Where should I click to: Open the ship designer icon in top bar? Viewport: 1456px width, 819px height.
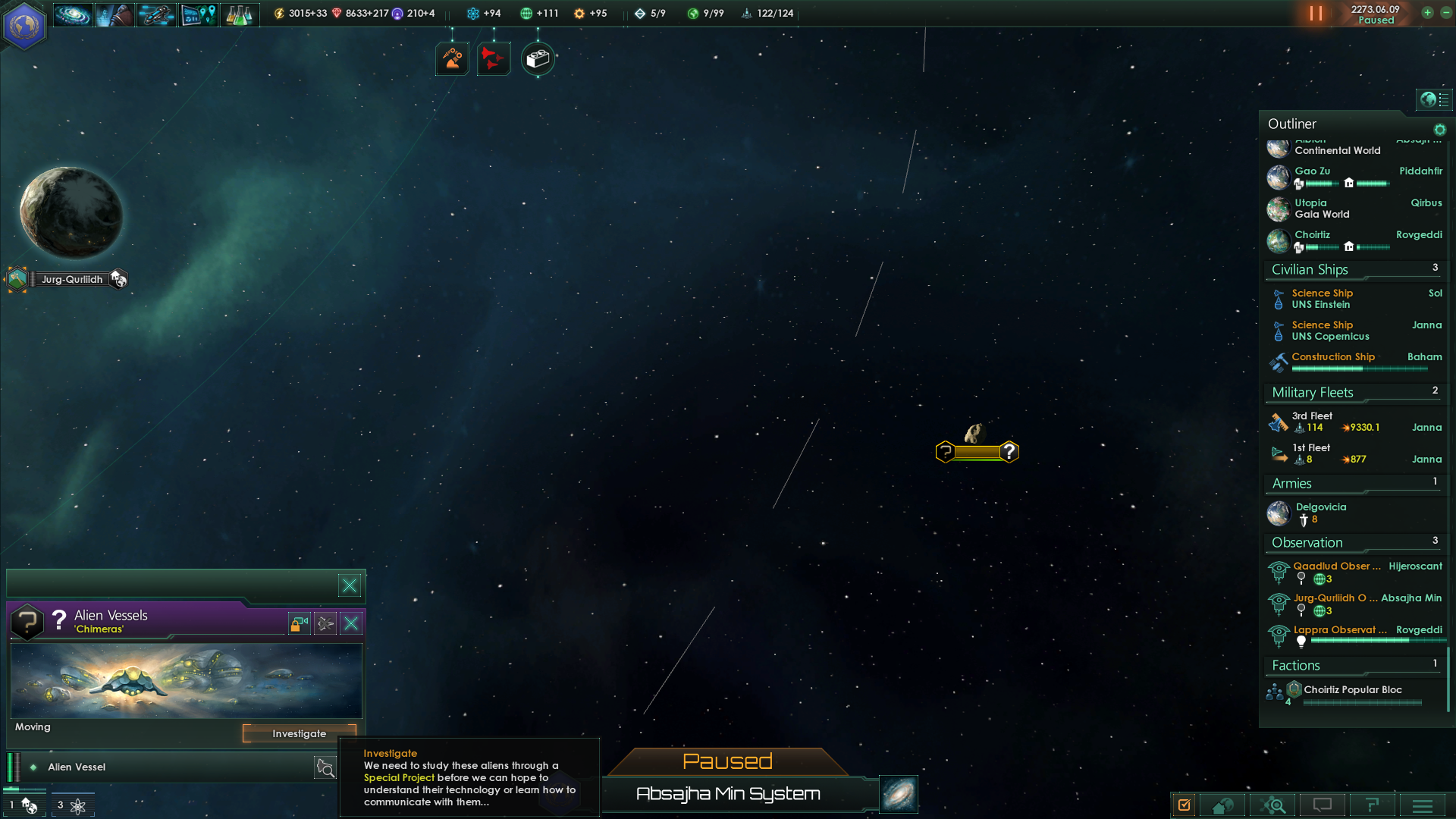[x=156, y=14]
